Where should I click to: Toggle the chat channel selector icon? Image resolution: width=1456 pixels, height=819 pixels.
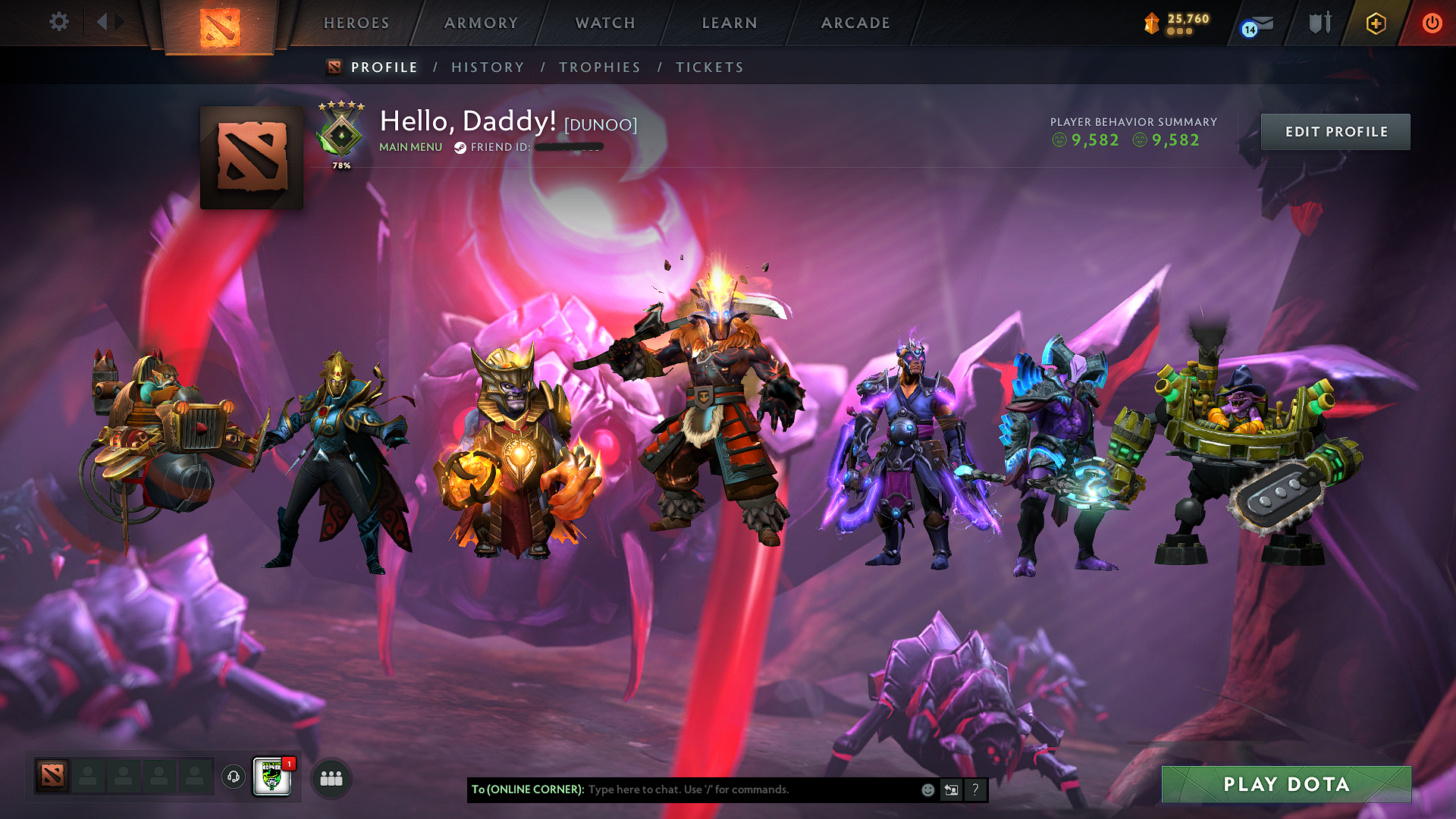(x=950, y=789)
